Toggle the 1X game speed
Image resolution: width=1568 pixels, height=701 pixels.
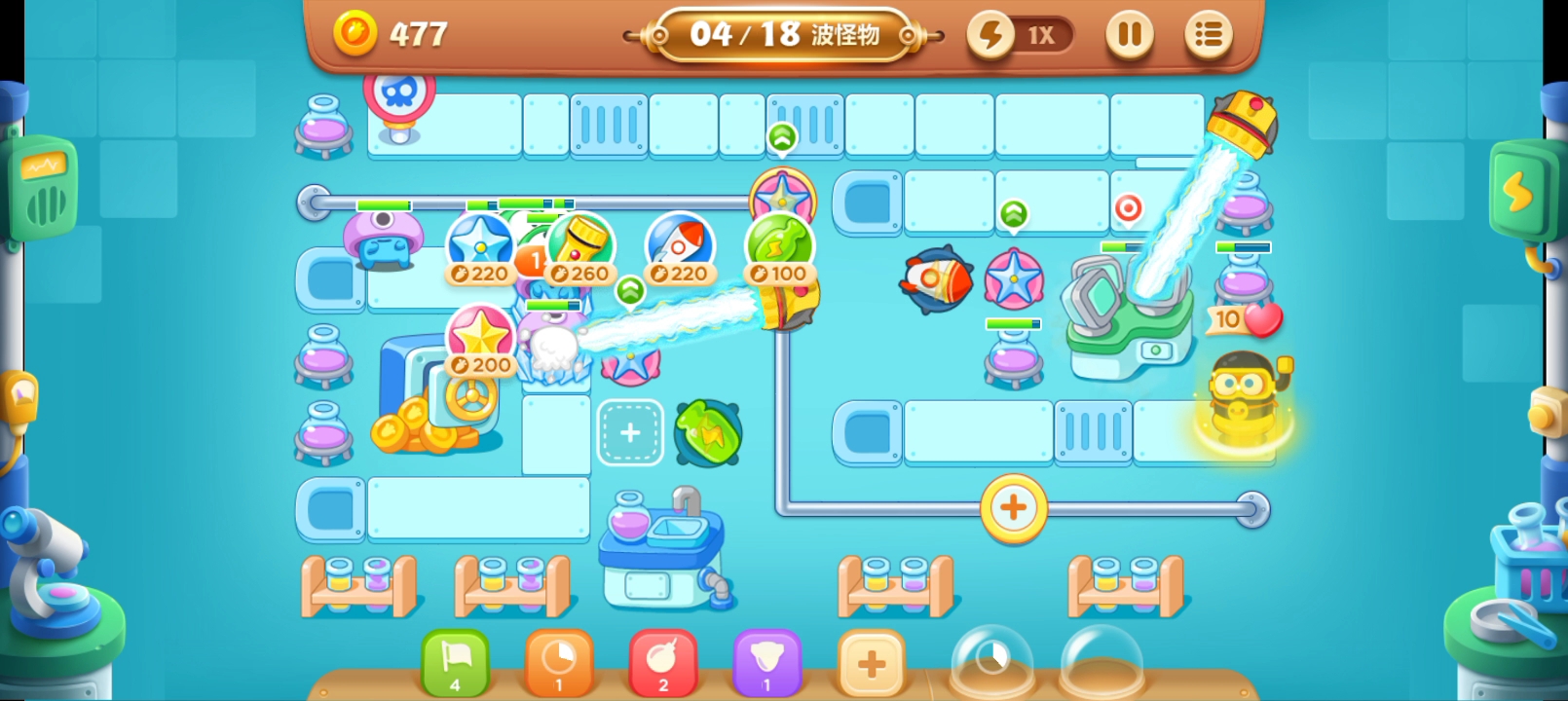coord(1020,35)
